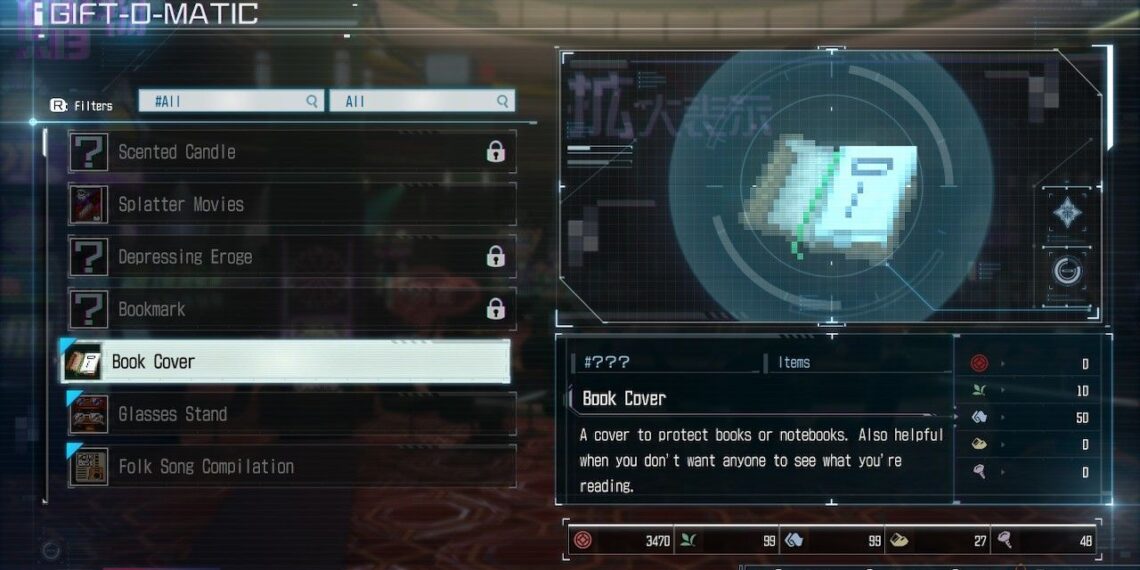Open the #All tag filter search field

231,101
